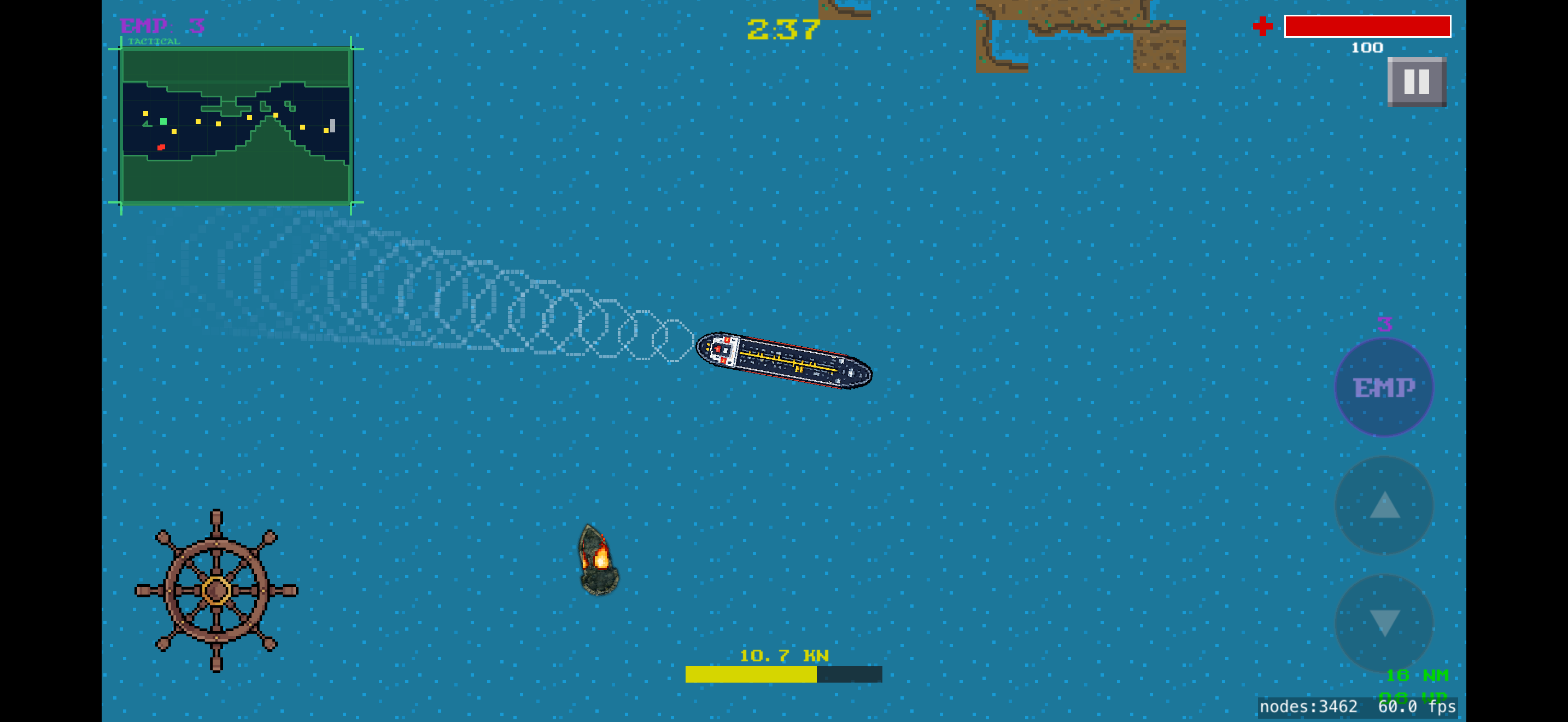
Task: Activate the EMP weapon button
Action: pyautogui.click(x=1384, y=387)
